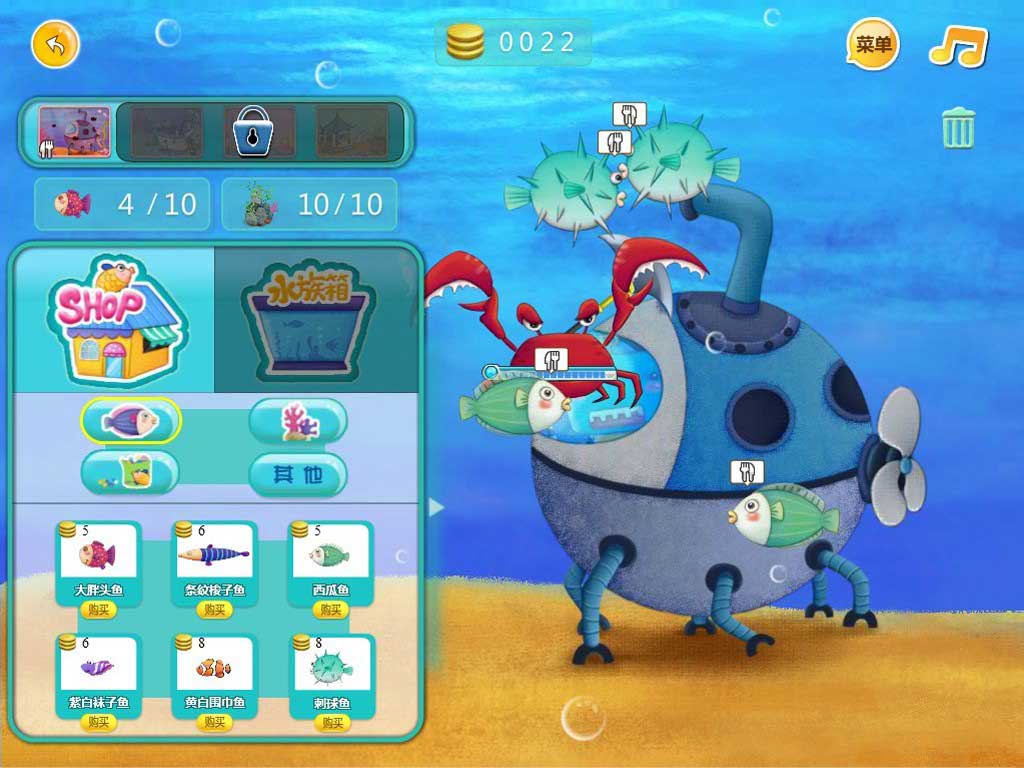The height and width of the screenshot is (768, 1024).
Task: Purchase the 刺球鱼 pufferfish
Action: [x=331, y=722]
